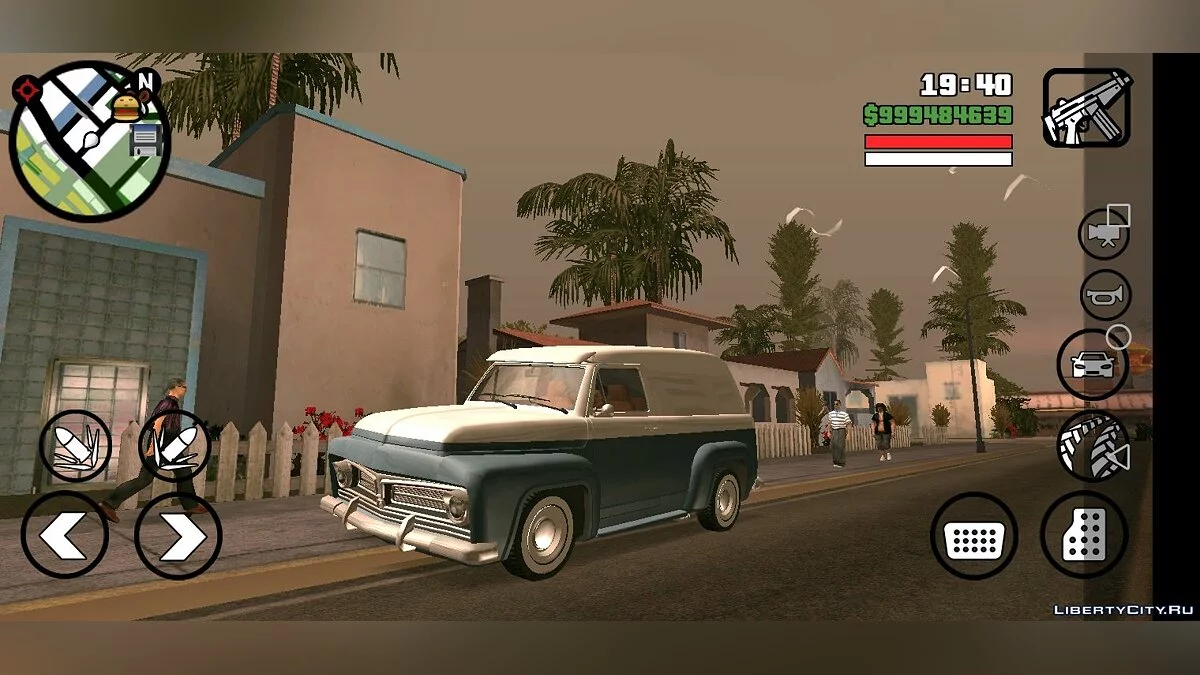Select the burger marker on the minimap
This screenshot has width=1200, height=675.
pyautogui.click(x=125, y=106)
